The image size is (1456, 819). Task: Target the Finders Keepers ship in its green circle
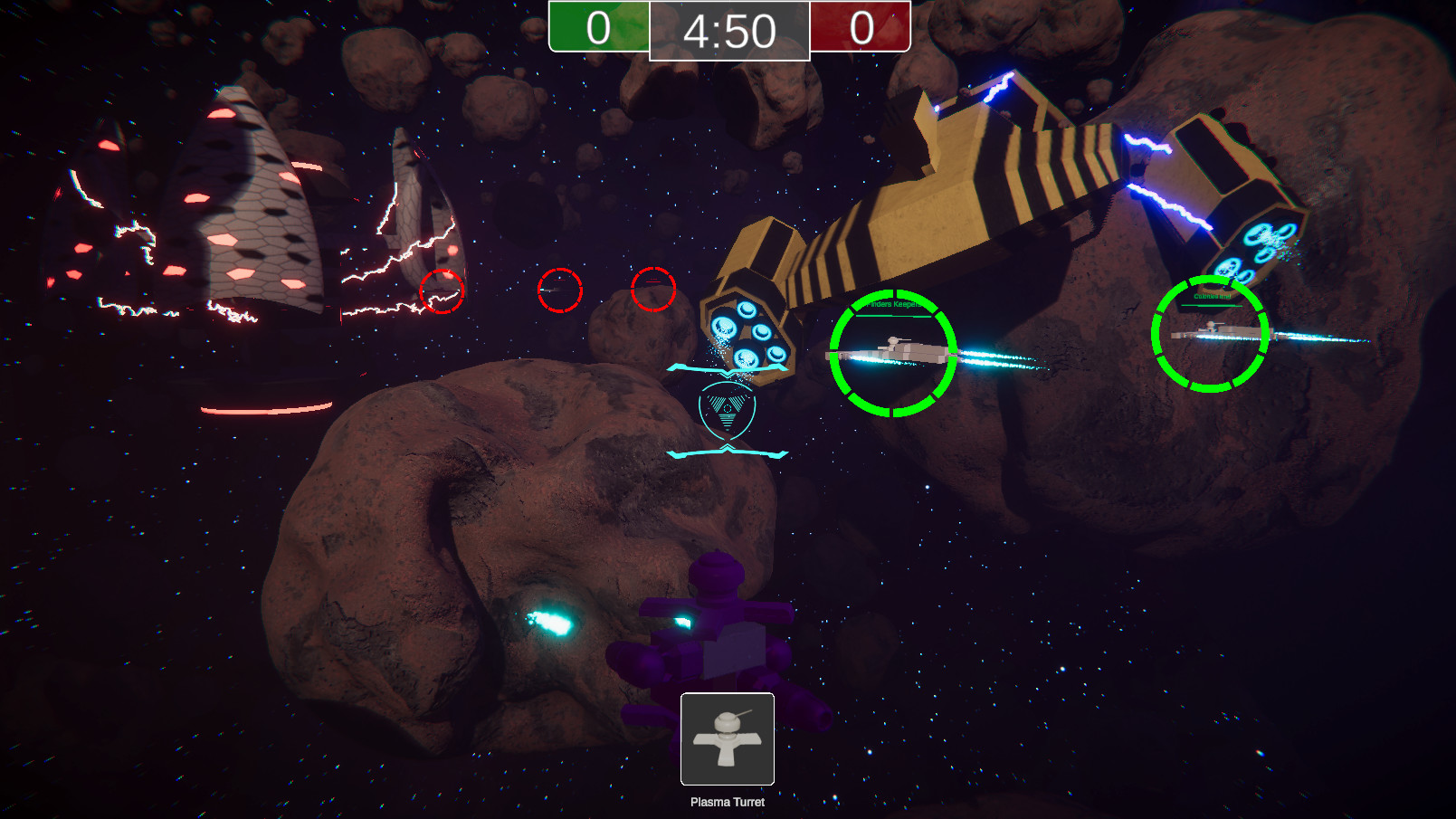point(894,351)
